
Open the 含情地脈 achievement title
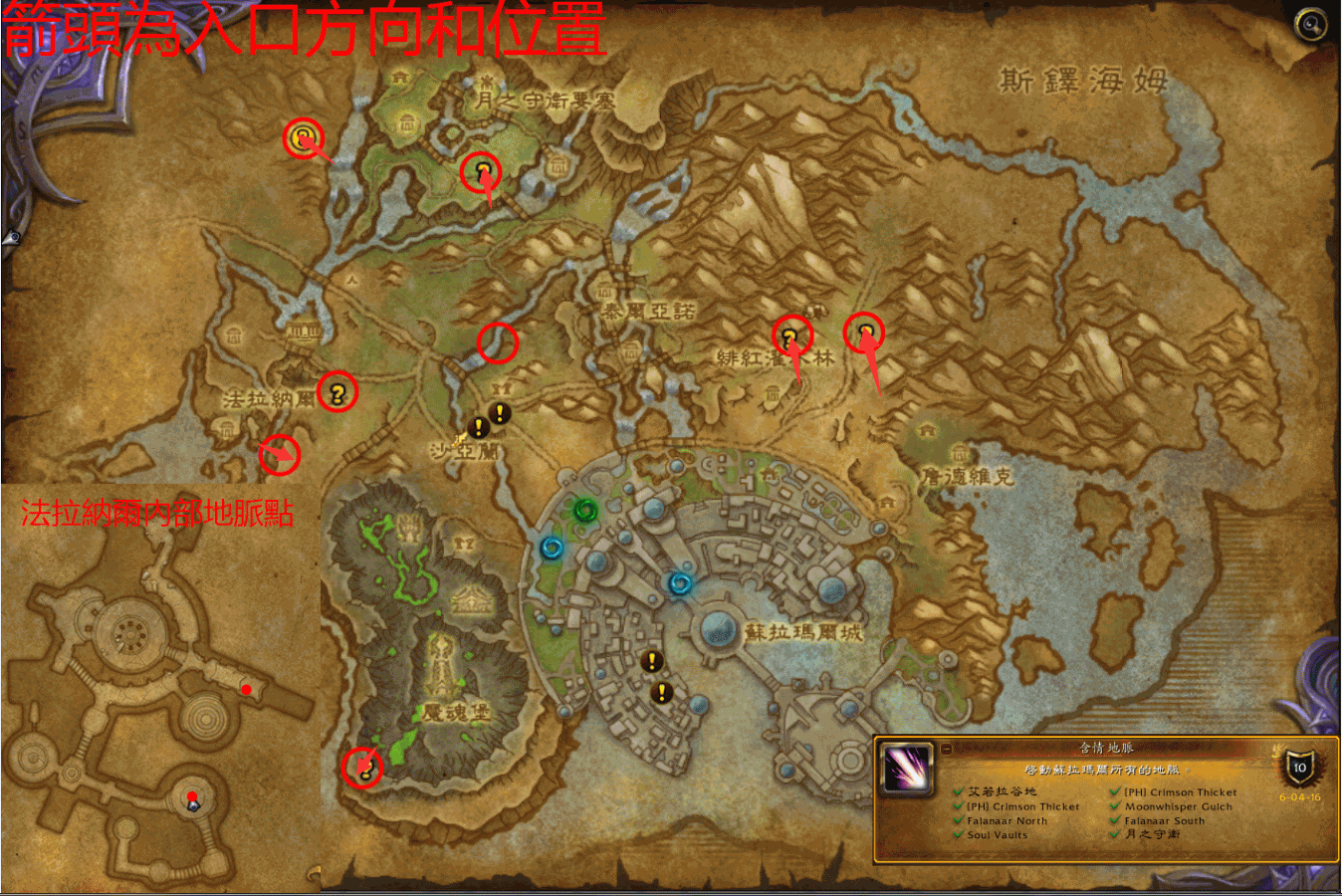click(1106, 748)
